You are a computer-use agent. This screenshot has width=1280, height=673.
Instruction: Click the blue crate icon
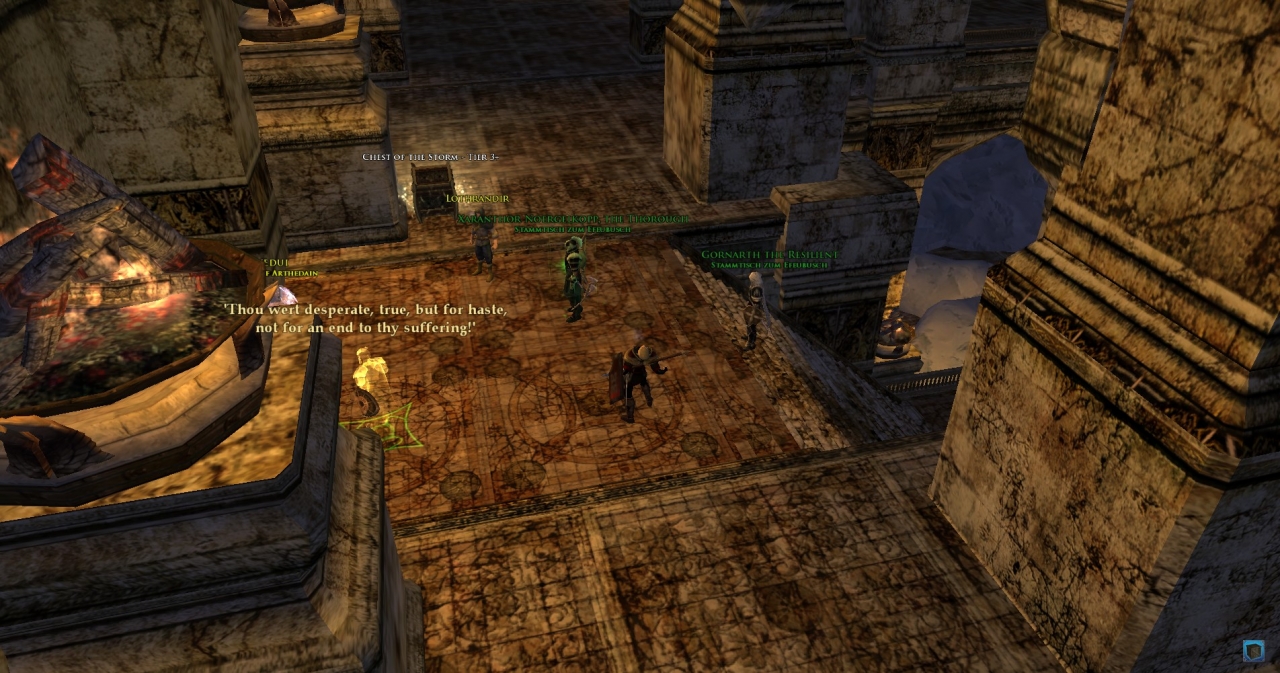(x=1253, y=651)
